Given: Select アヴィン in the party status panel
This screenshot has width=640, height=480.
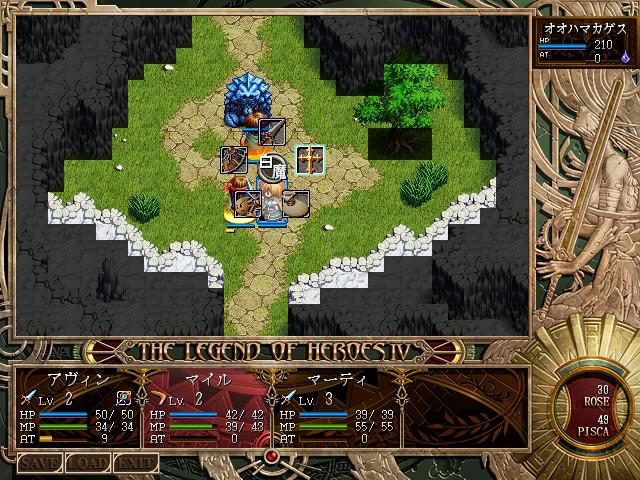Looking at the screenshot, I should (x=78, y=381).
